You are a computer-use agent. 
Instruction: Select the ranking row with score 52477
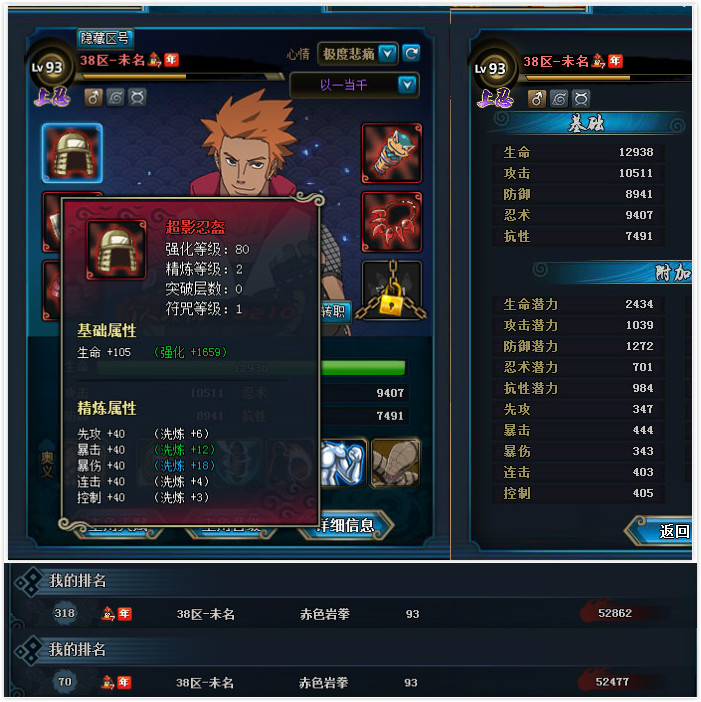click(350, 682)
